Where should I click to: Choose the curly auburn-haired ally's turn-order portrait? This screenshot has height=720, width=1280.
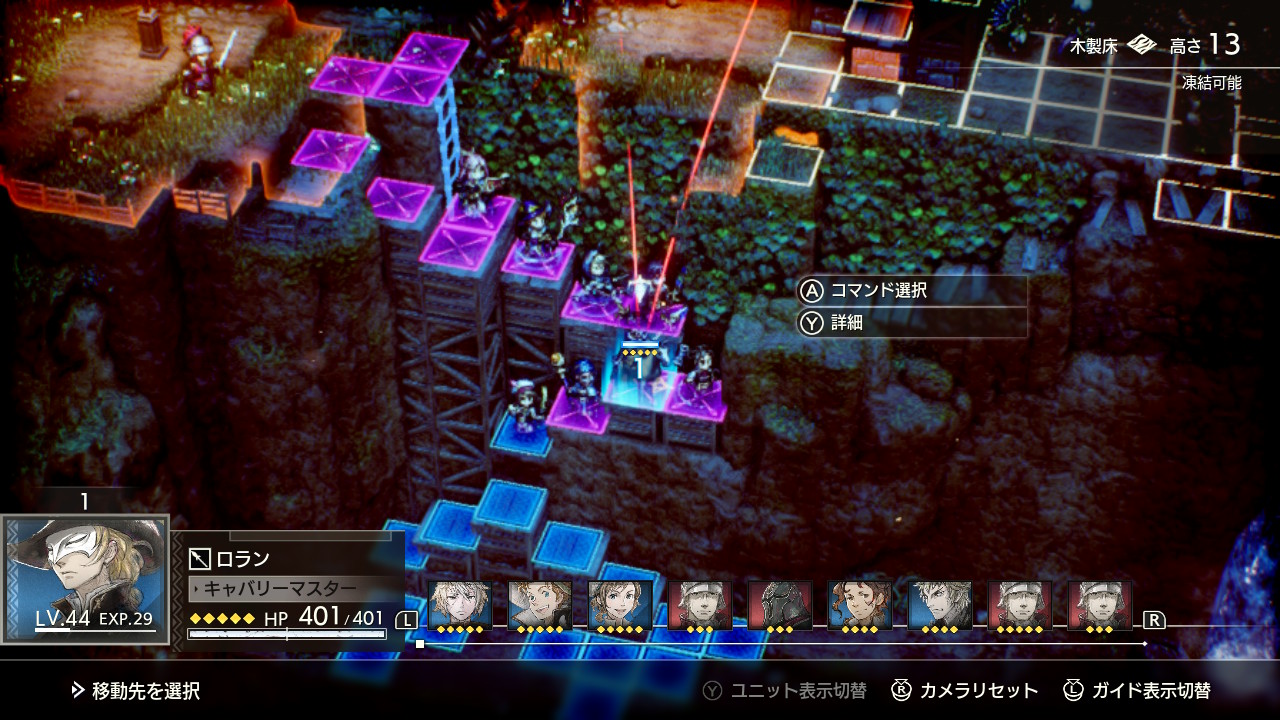(x=860, y=605)
